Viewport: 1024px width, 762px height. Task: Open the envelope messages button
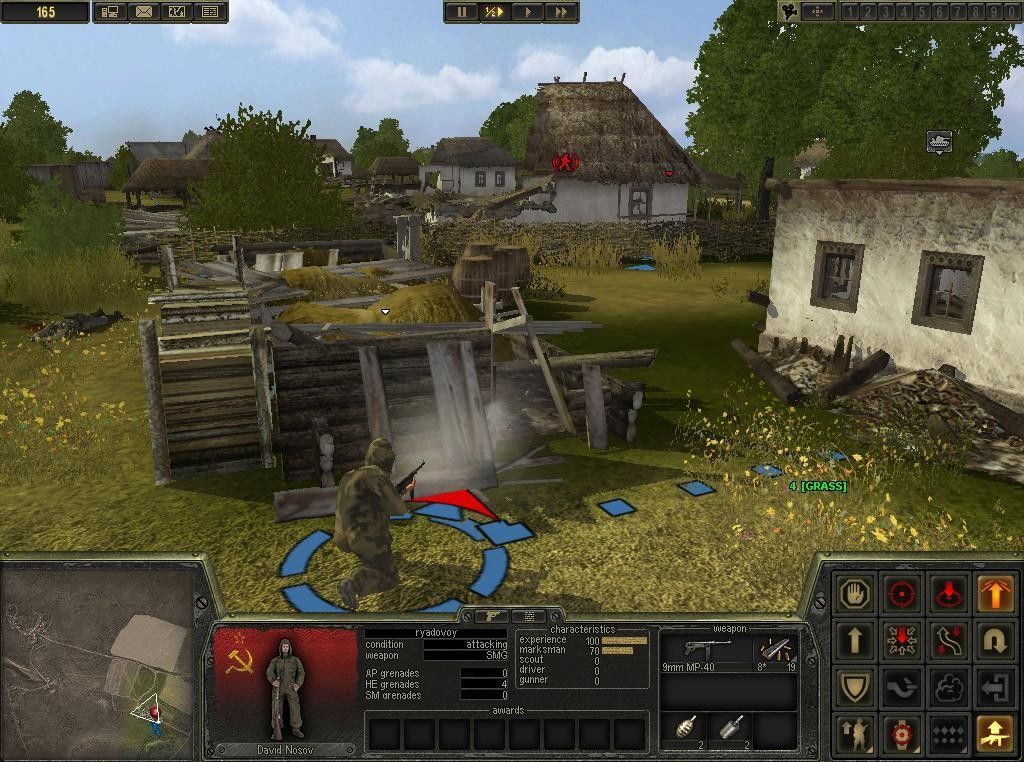coord(143,12)
